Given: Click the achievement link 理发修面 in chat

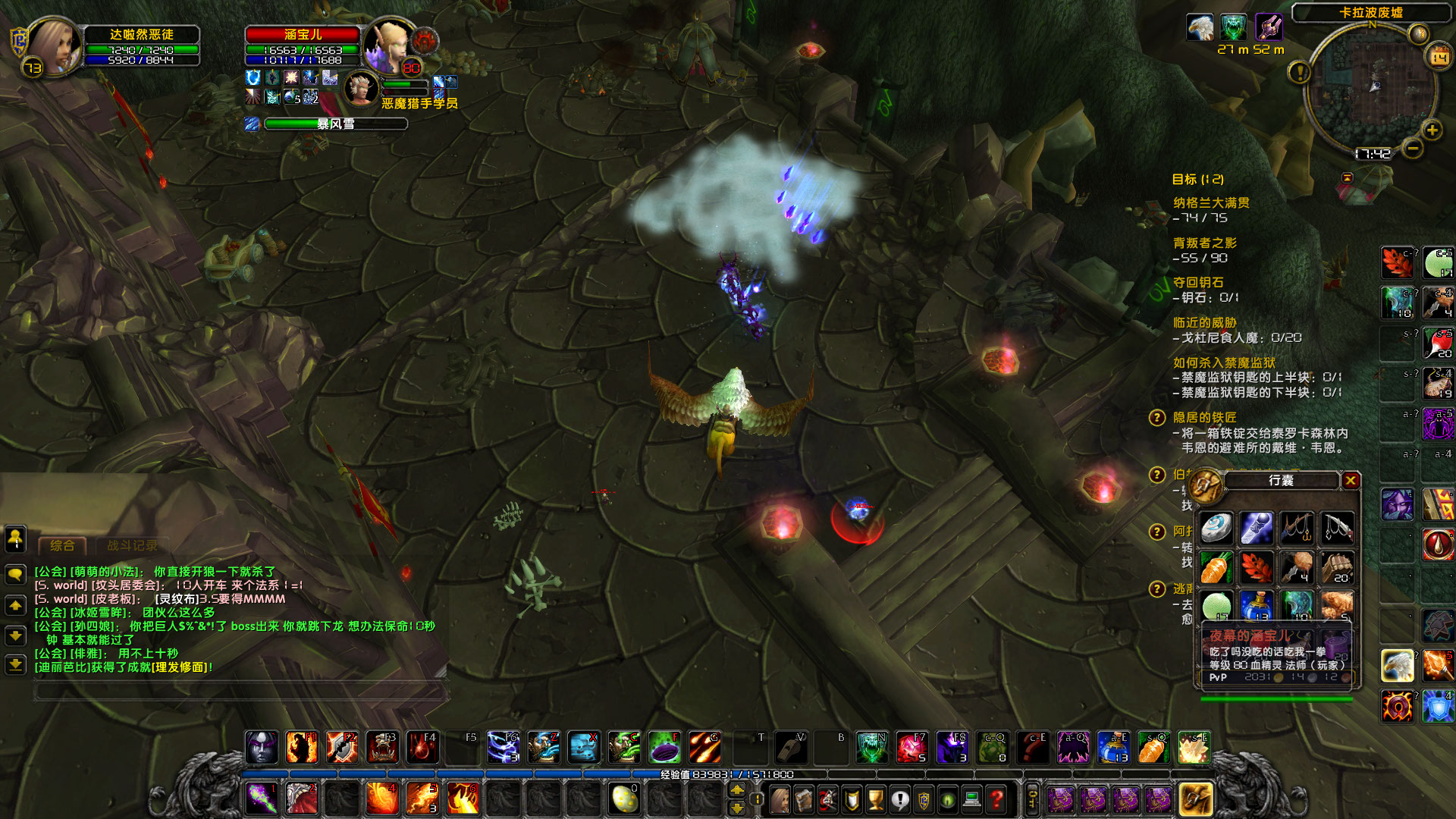Looking at the screenshot, I should (180, 667).
